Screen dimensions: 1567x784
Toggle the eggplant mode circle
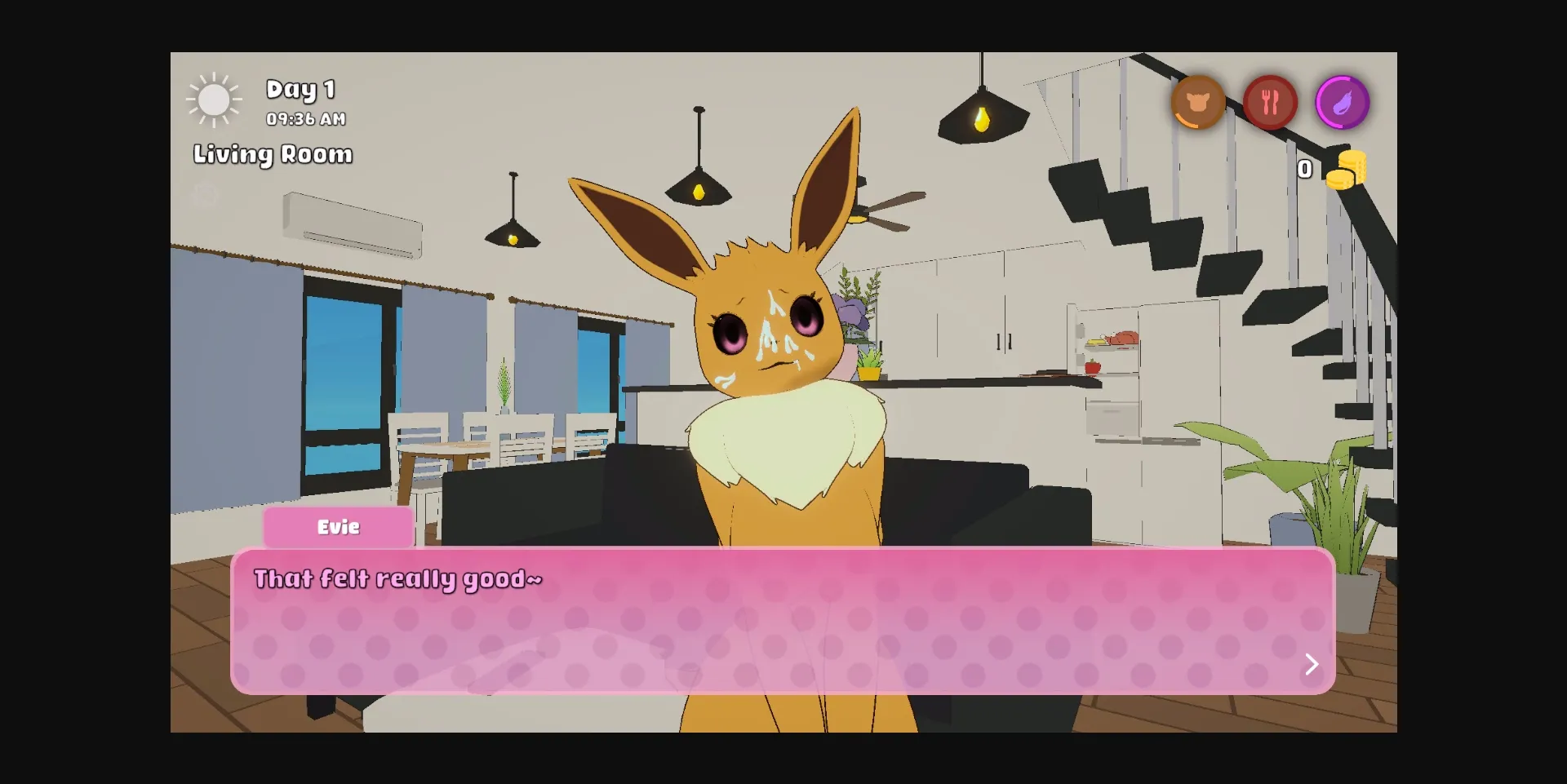pyautogui.click(x=1342, y=102)
